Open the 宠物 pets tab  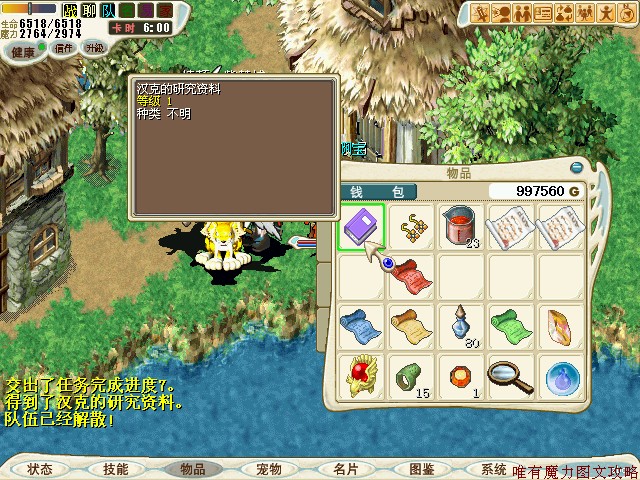pyautogui.click(x=268, y=469)
